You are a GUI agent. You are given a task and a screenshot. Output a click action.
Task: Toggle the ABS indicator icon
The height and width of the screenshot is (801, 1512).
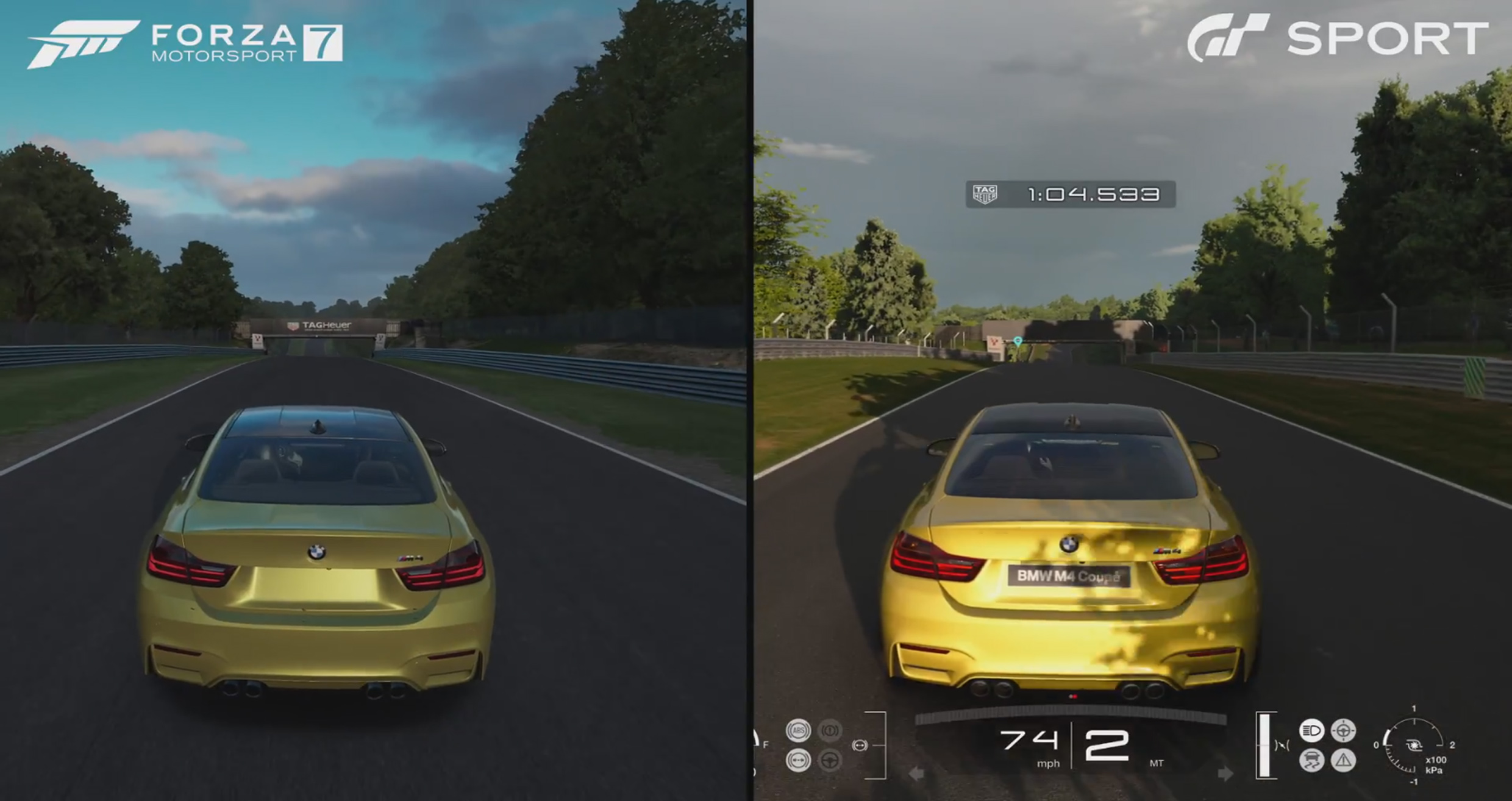pos(798,730)
